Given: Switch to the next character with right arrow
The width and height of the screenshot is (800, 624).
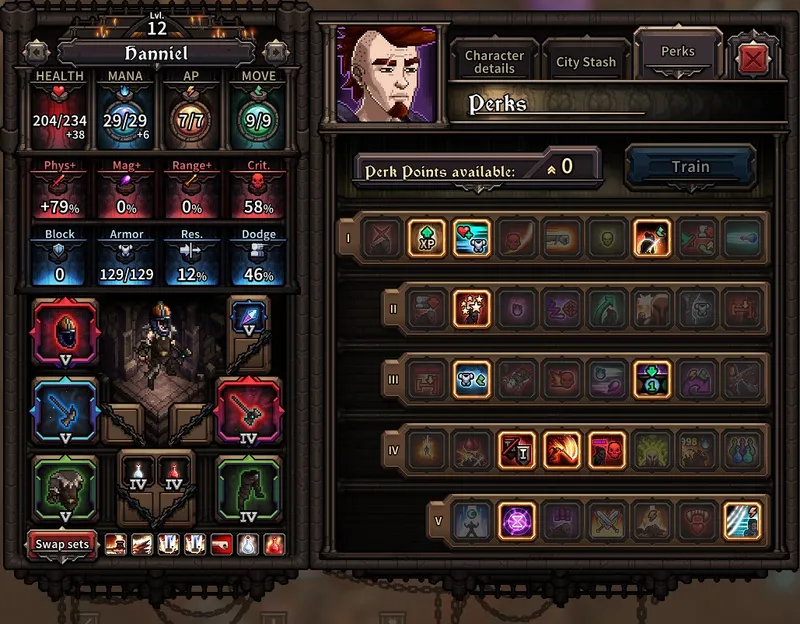Looking at the screenshot, I should pos(275,51).
